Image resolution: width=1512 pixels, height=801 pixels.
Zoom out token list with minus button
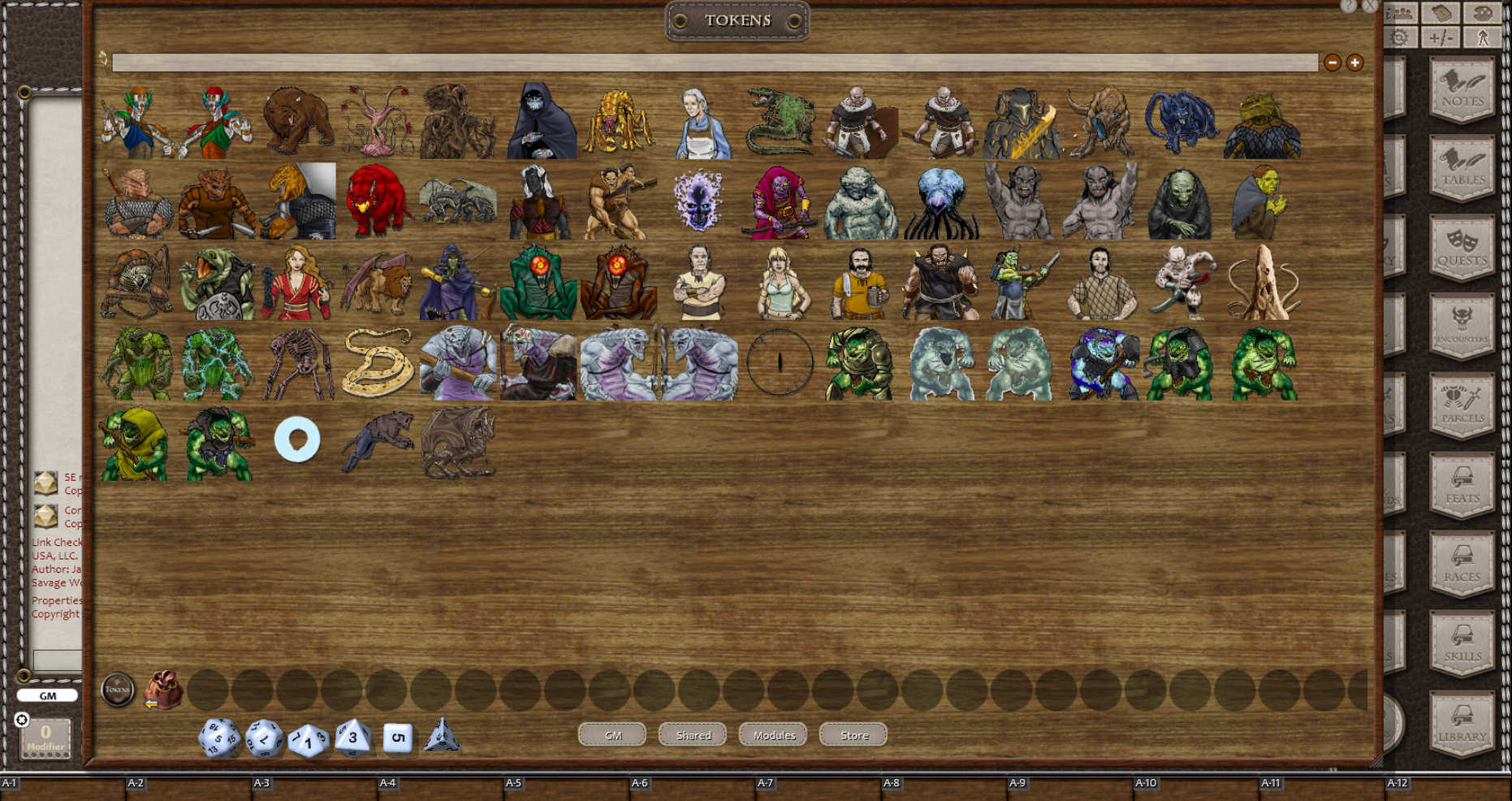1333,63
